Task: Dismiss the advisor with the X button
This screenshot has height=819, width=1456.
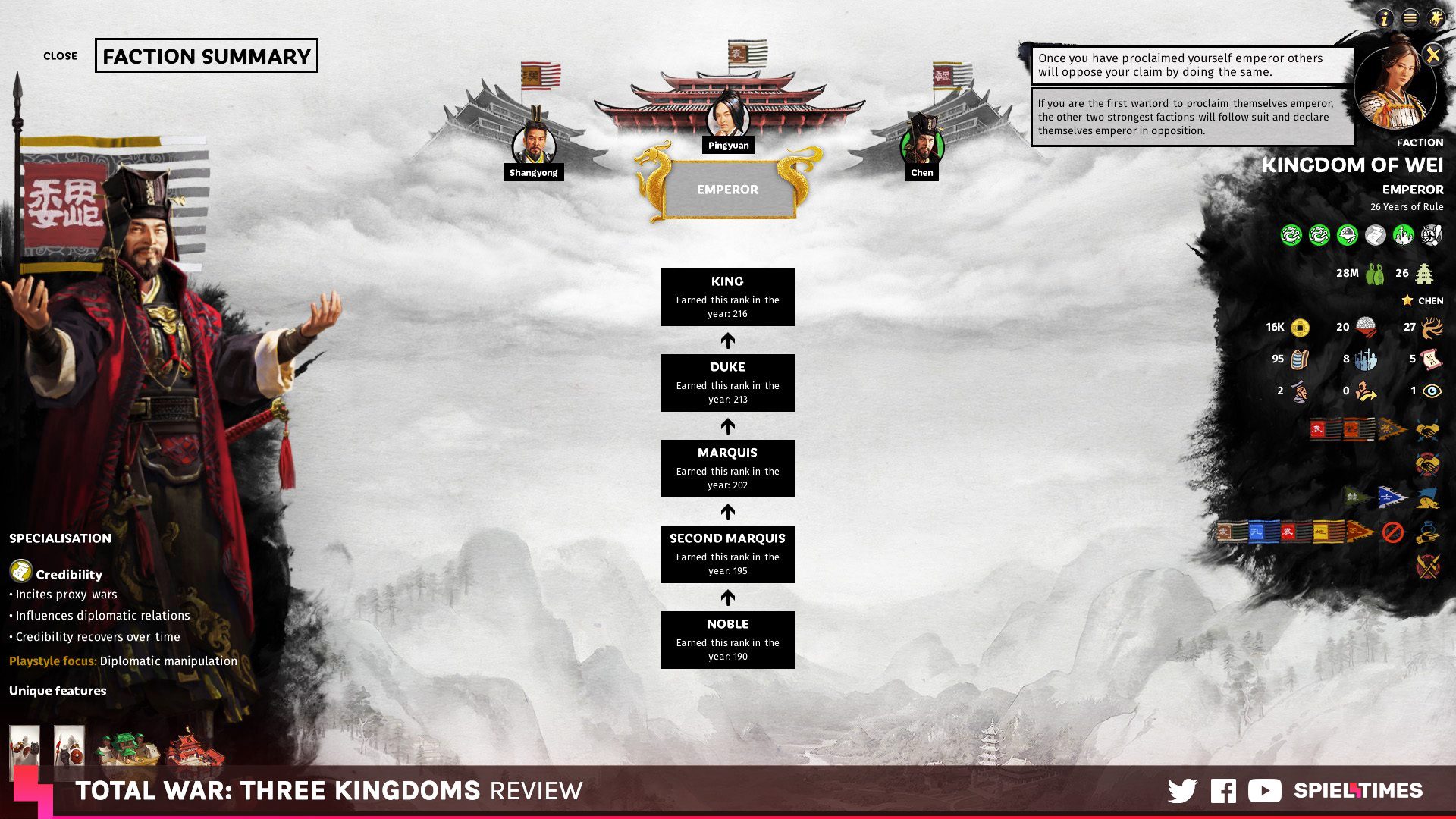Action: point(1432,55)
